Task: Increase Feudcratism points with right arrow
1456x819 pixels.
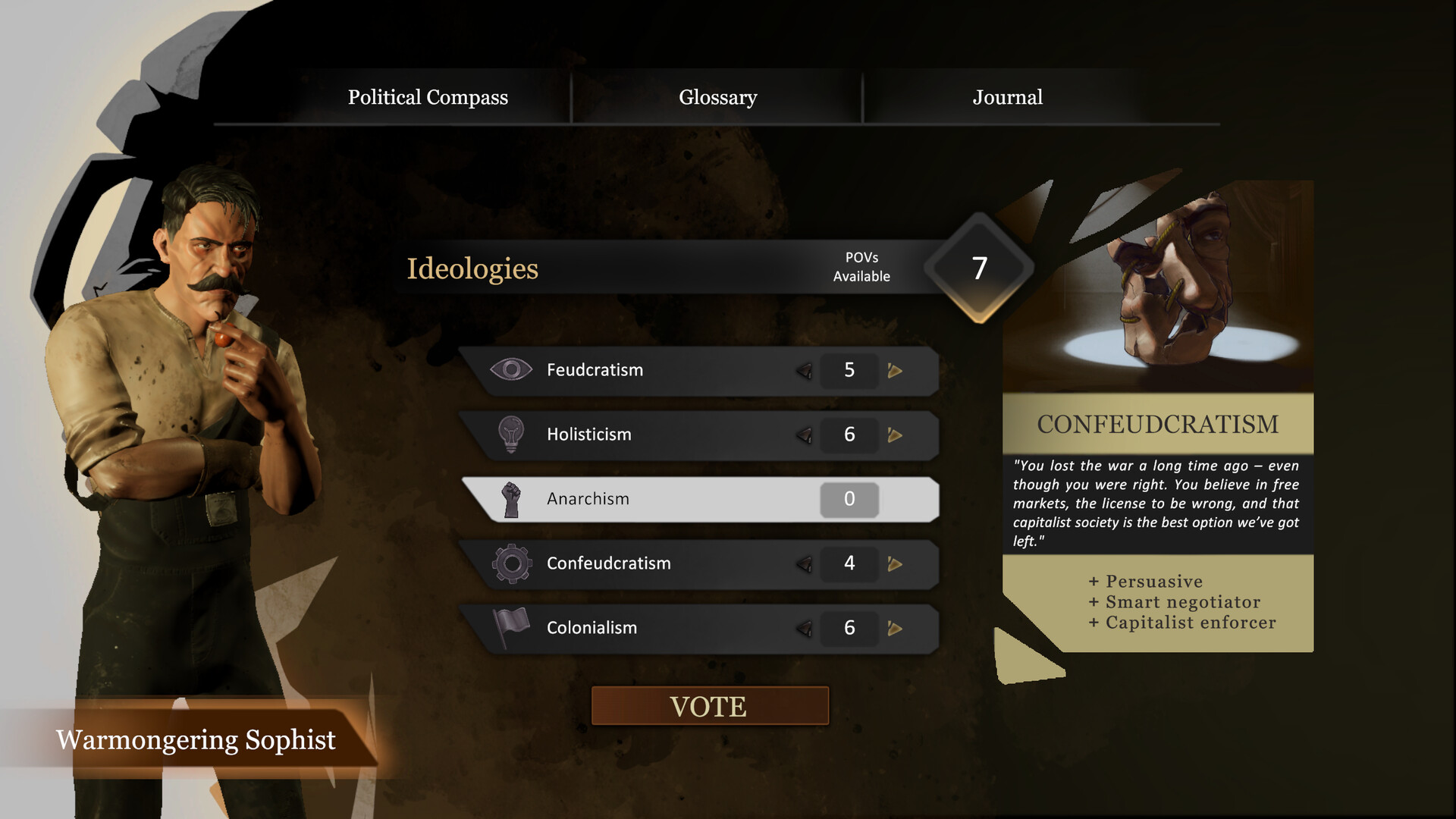Action: 895,371
